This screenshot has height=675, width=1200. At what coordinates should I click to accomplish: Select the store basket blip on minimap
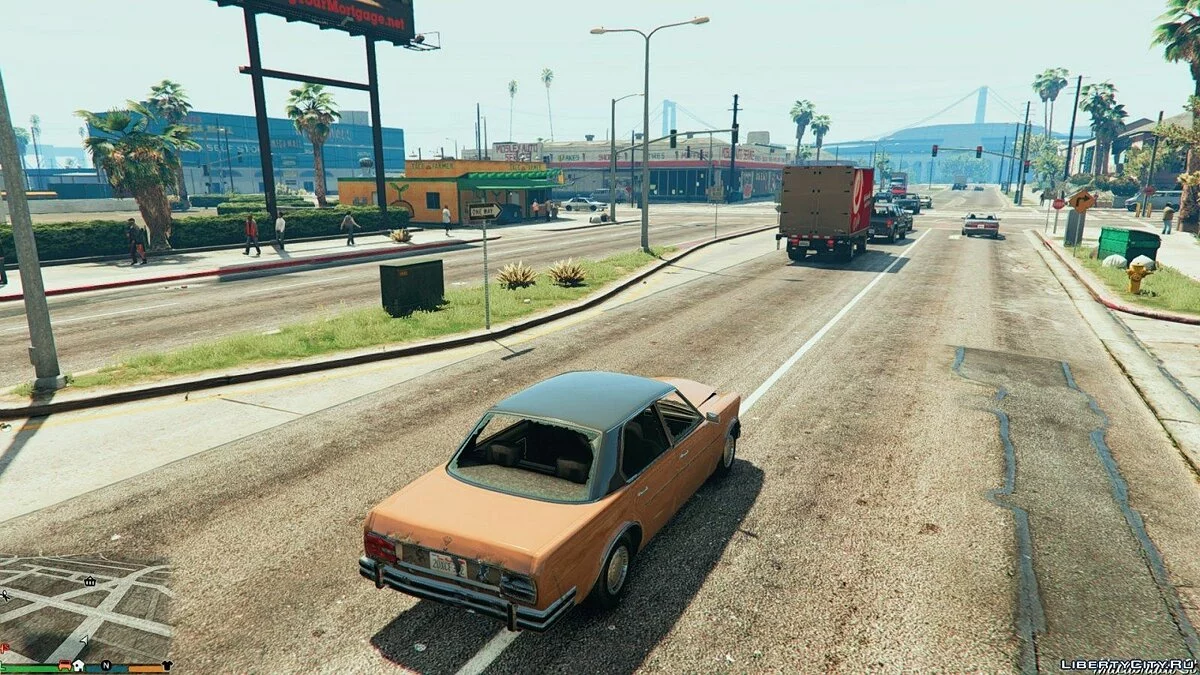[x=90, y=582]
